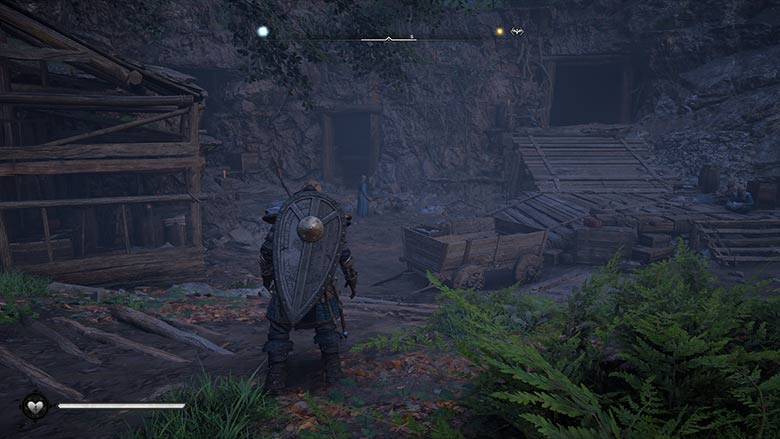Select the yellow dot marker on the compass
Image resolution: width=780 pixels, height=439 pixels.
pyautogui.click(x=499, y=32)
